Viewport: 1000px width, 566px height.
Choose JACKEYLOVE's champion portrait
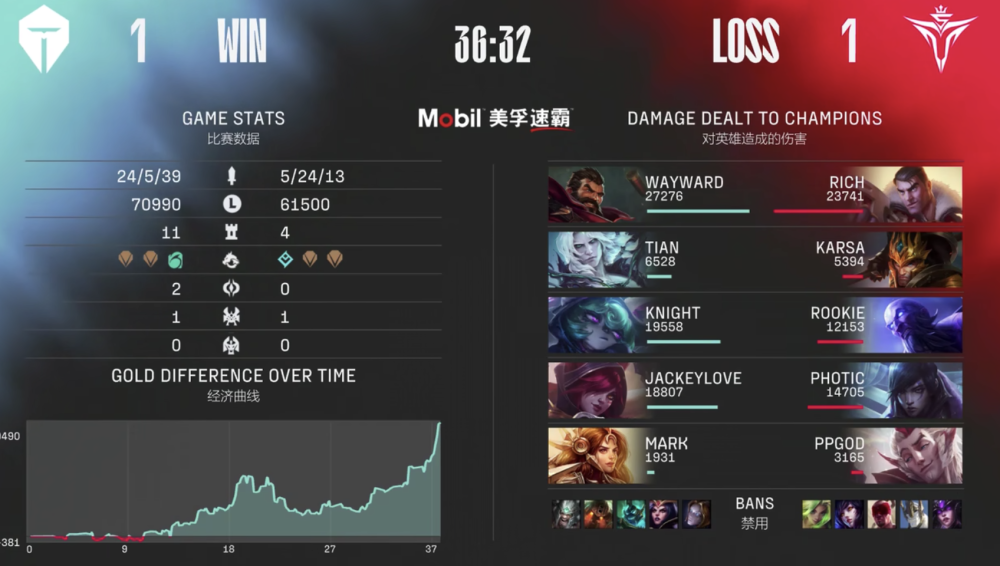594,390
